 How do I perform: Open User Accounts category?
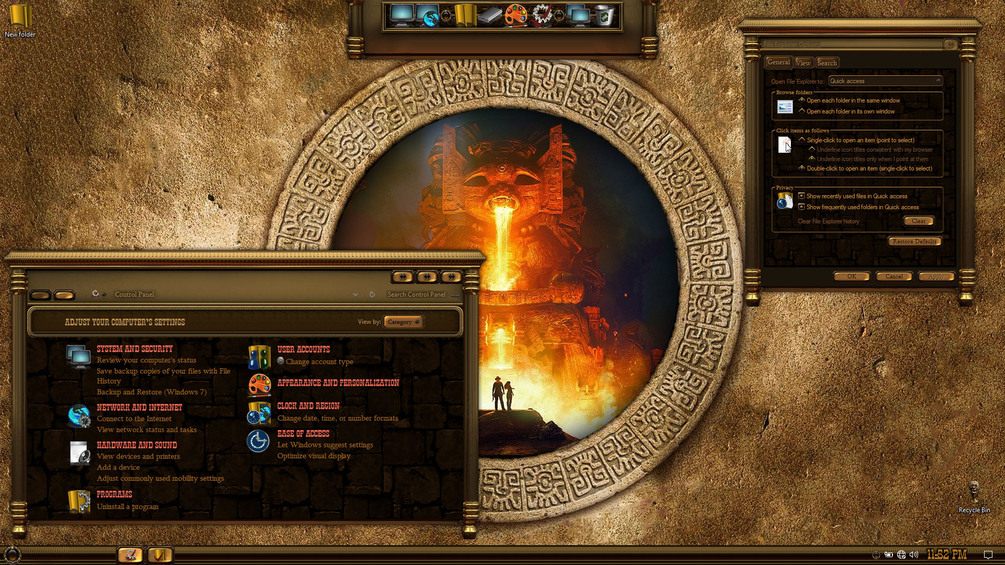click(x=303, y=349)
